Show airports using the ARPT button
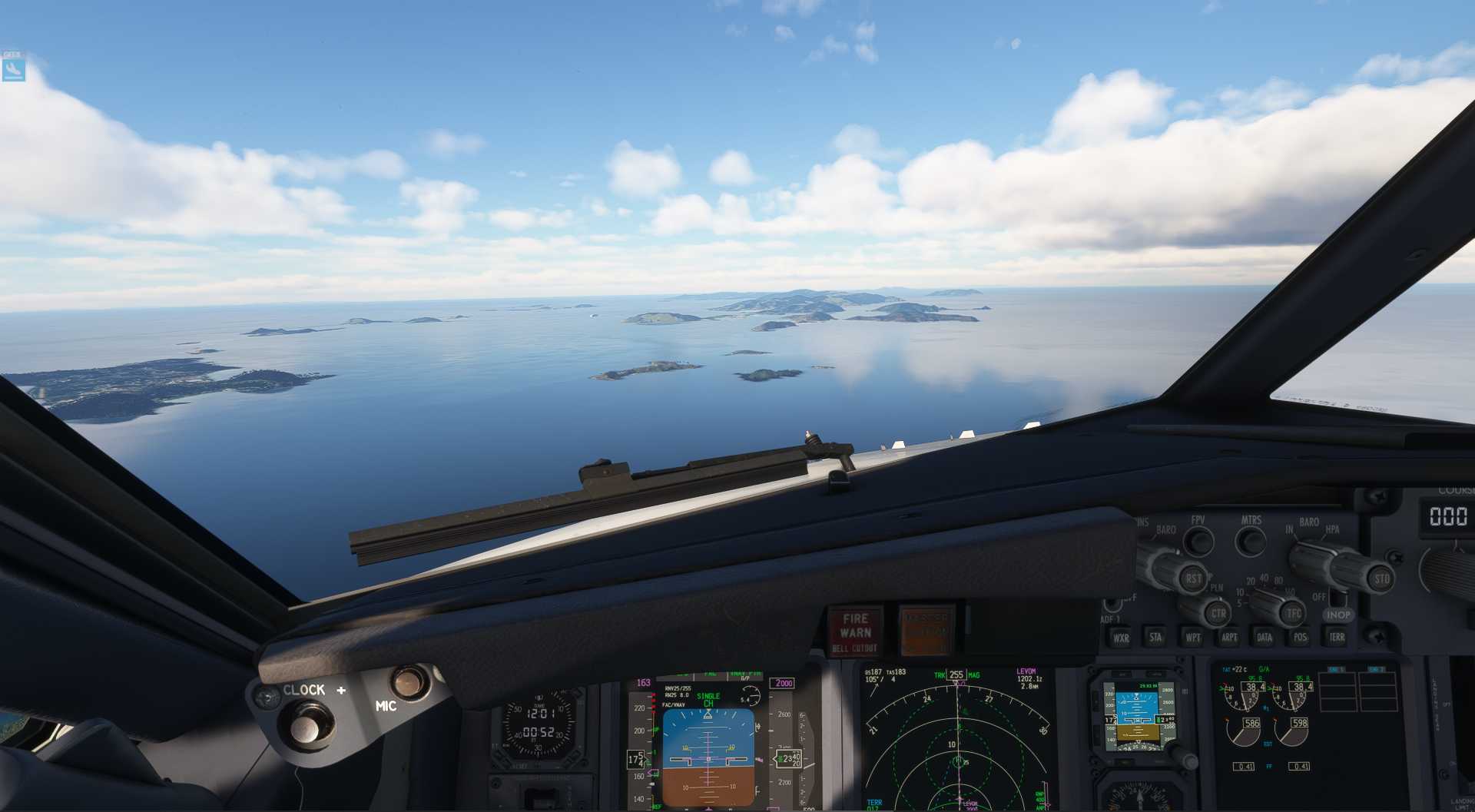This screenshot has width=1475, height=812. 1229,637
